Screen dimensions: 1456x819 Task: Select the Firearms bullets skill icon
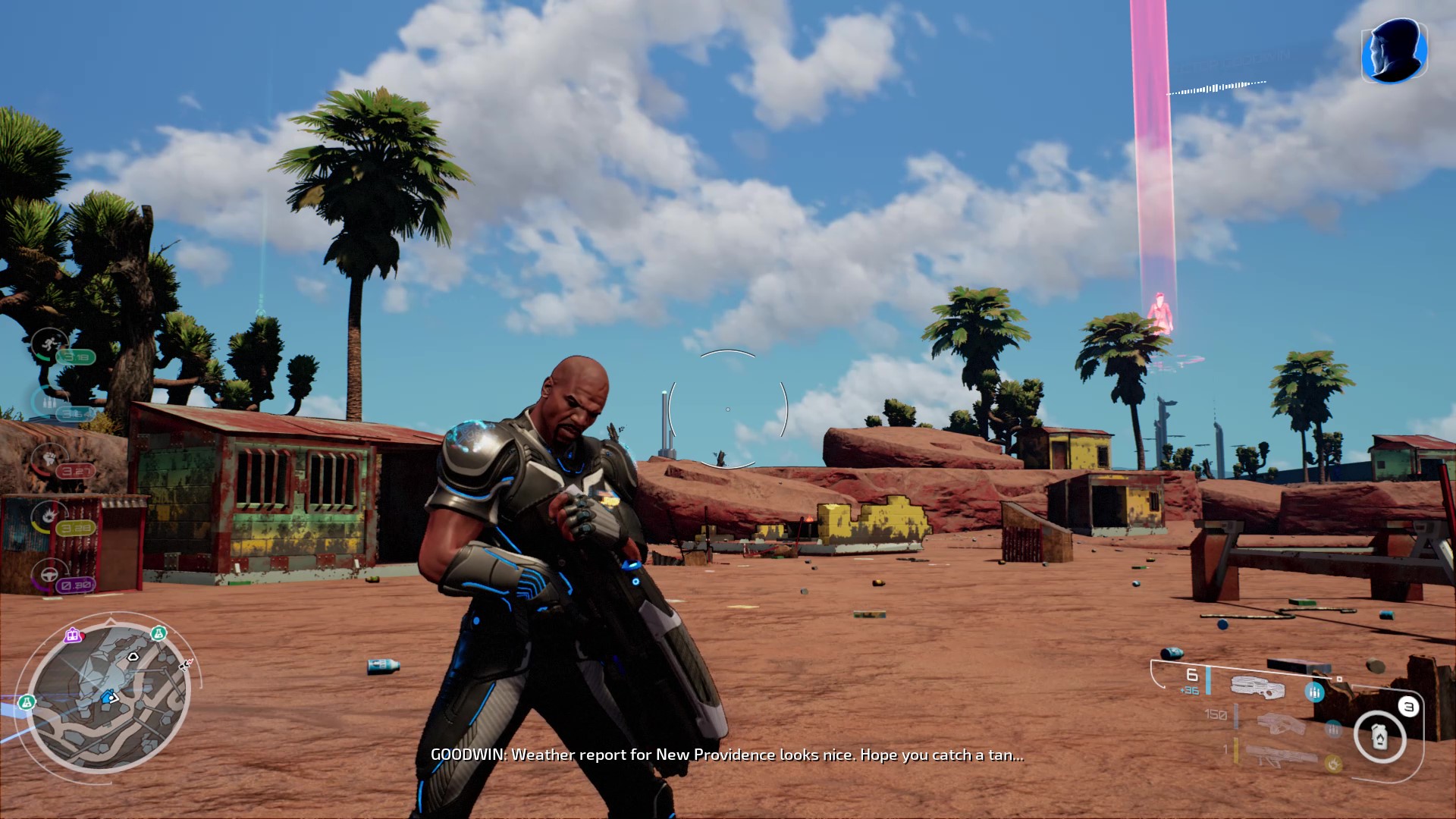49,402
